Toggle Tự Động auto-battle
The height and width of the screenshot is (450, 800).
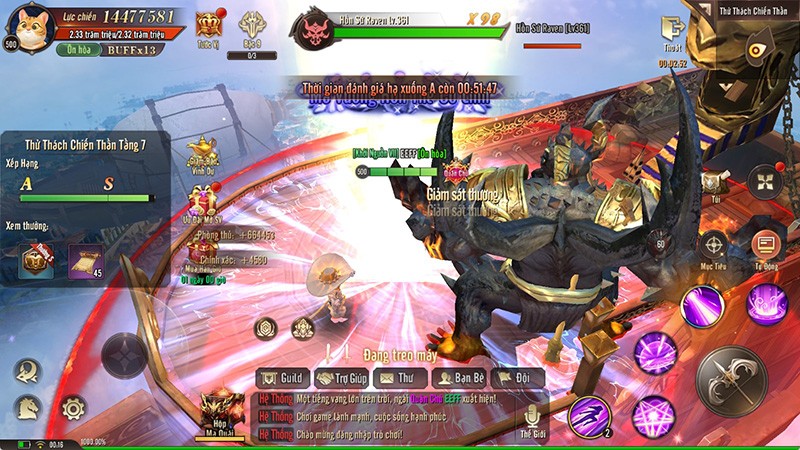[x=766, y=246]
